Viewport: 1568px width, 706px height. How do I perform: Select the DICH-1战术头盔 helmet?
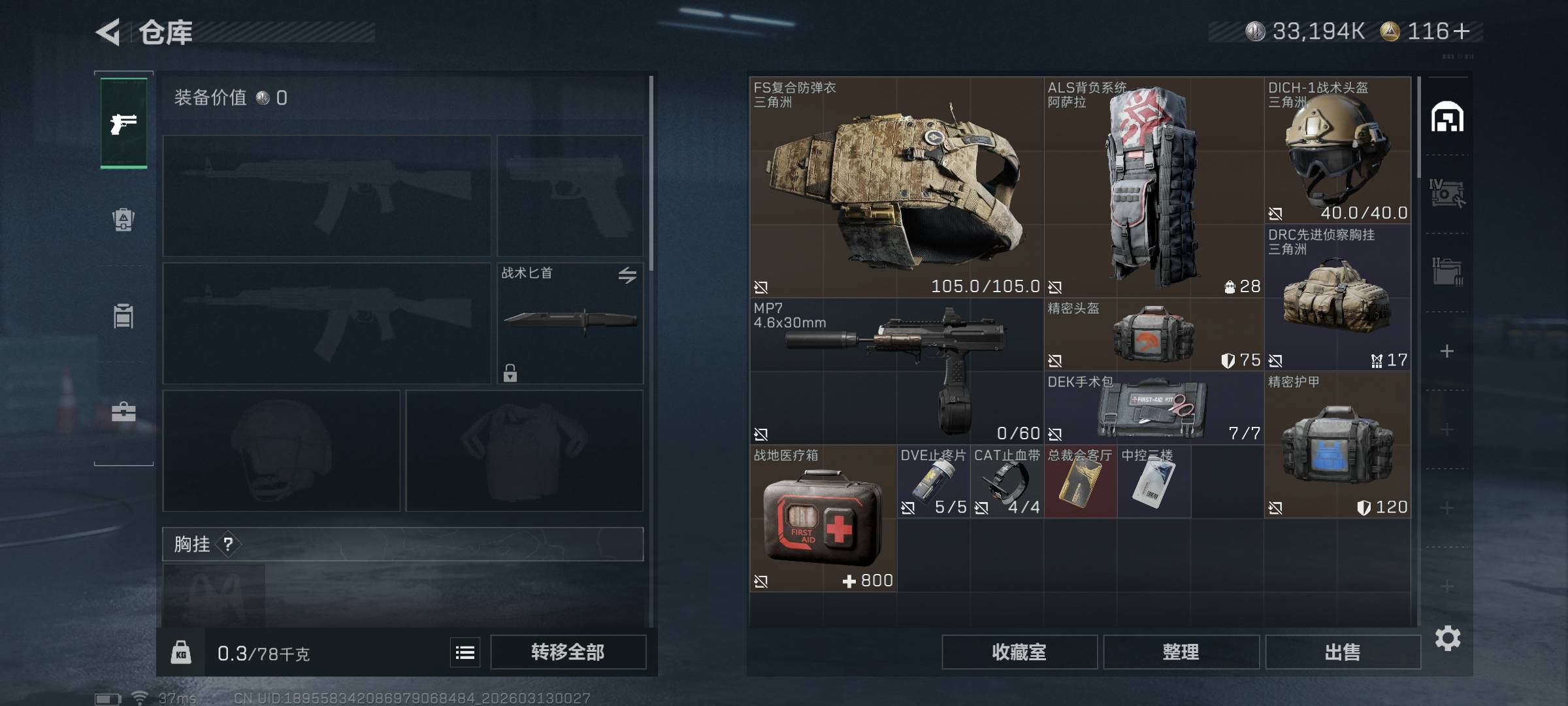click(1337, 151)
